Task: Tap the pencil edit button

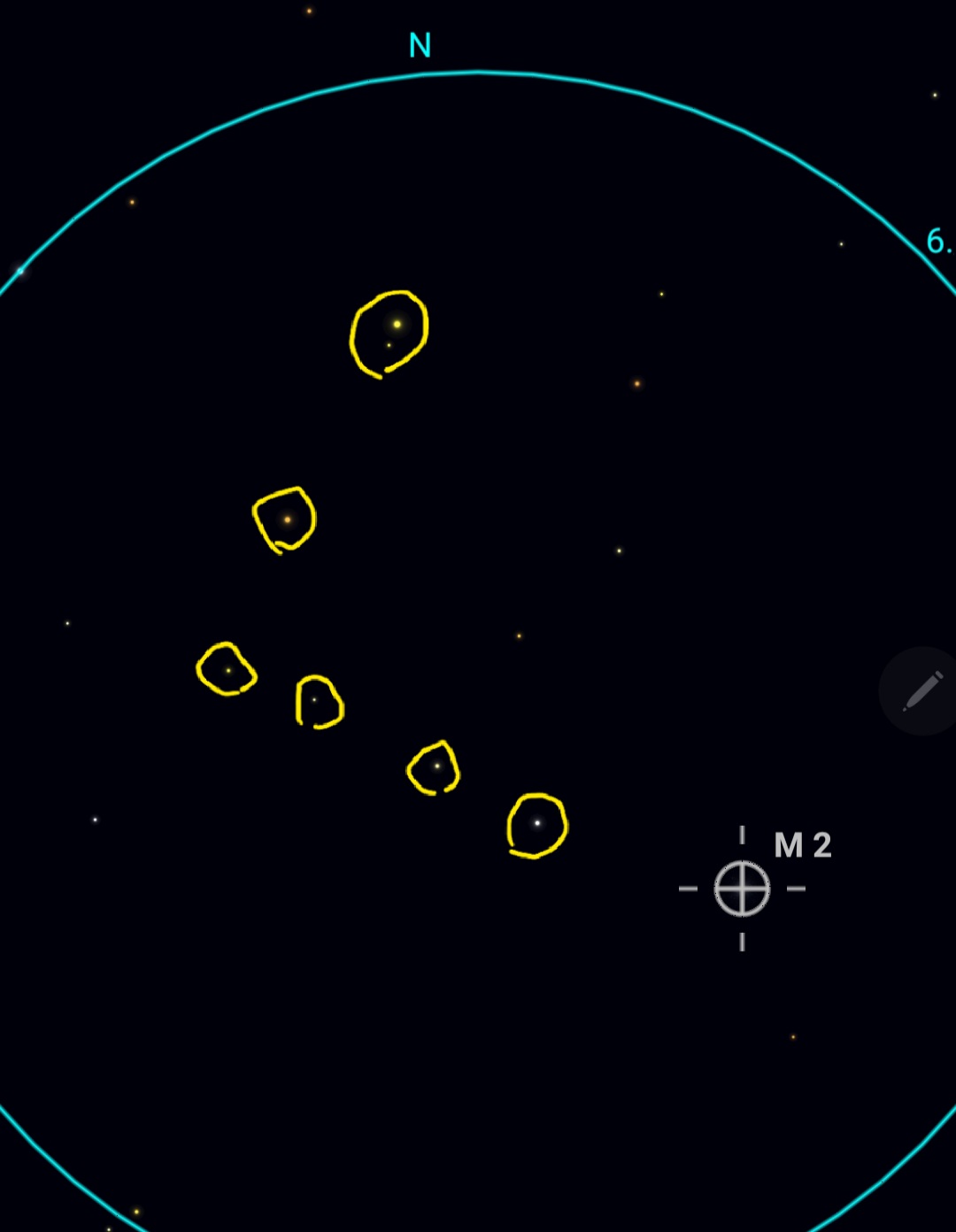Action: pos(921,691)
